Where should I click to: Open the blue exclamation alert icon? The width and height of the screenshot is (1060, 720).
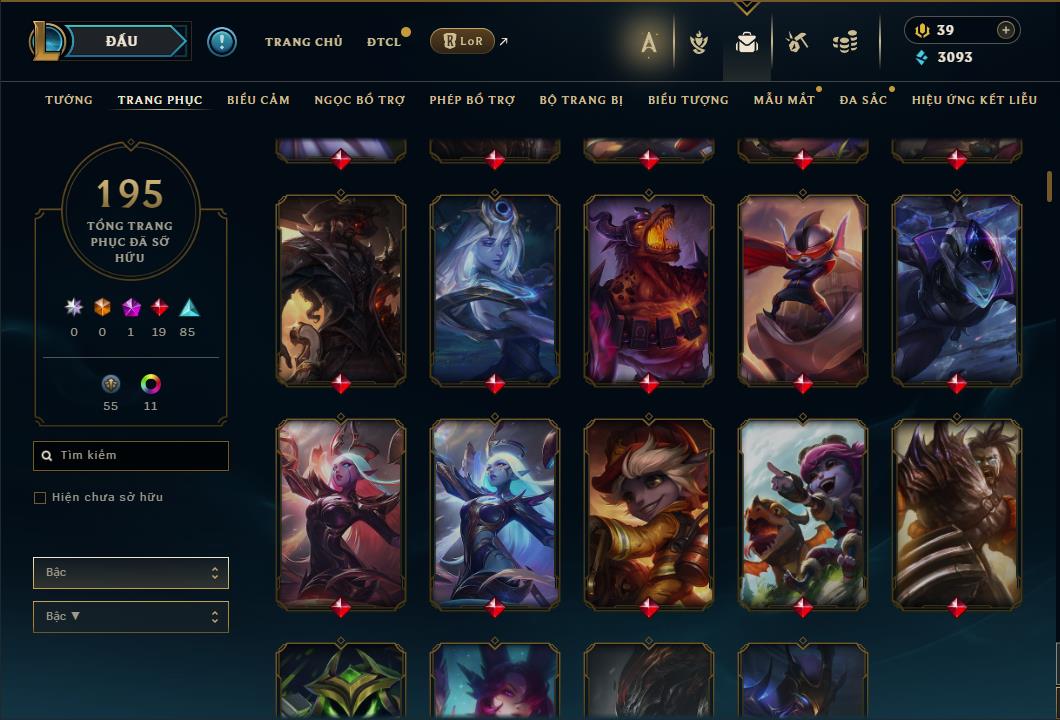pos(222,41)
